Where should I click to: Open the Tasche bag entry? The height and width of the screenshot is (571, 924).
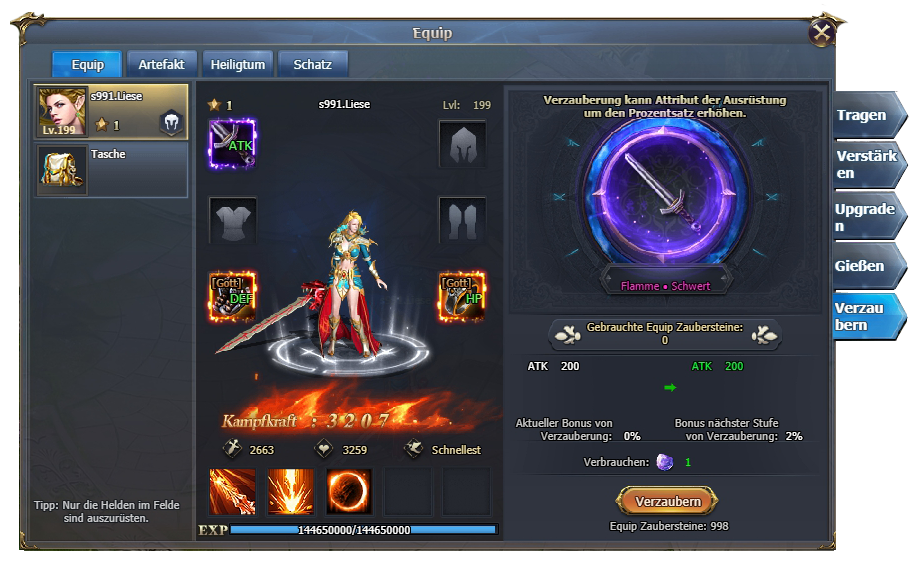click(x=111, y=170)
